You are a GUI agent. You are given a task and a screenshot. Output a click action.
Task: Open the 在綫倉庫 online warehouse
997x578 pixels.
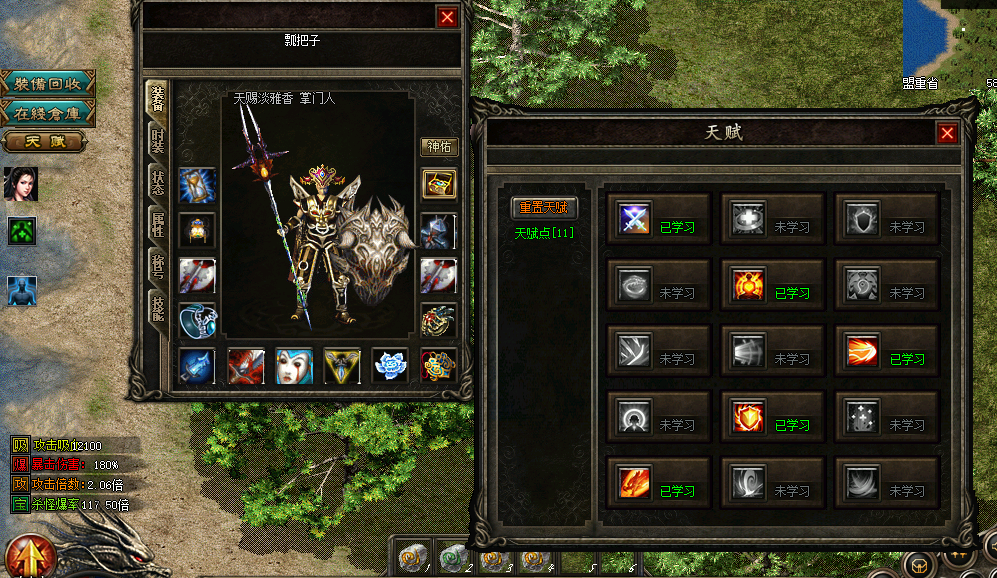click(x=47, y=112)
